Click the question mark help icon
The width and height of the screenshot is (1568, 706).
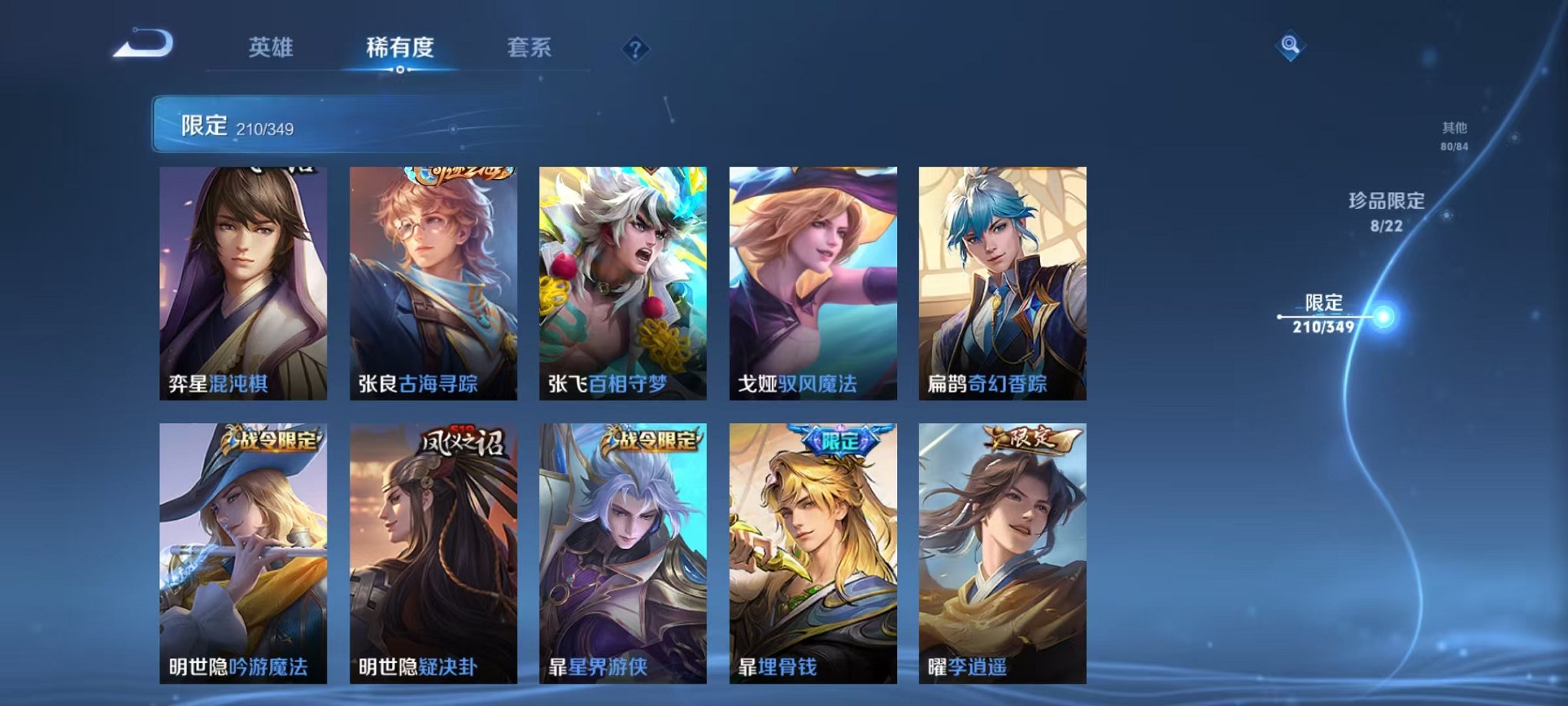634,50
